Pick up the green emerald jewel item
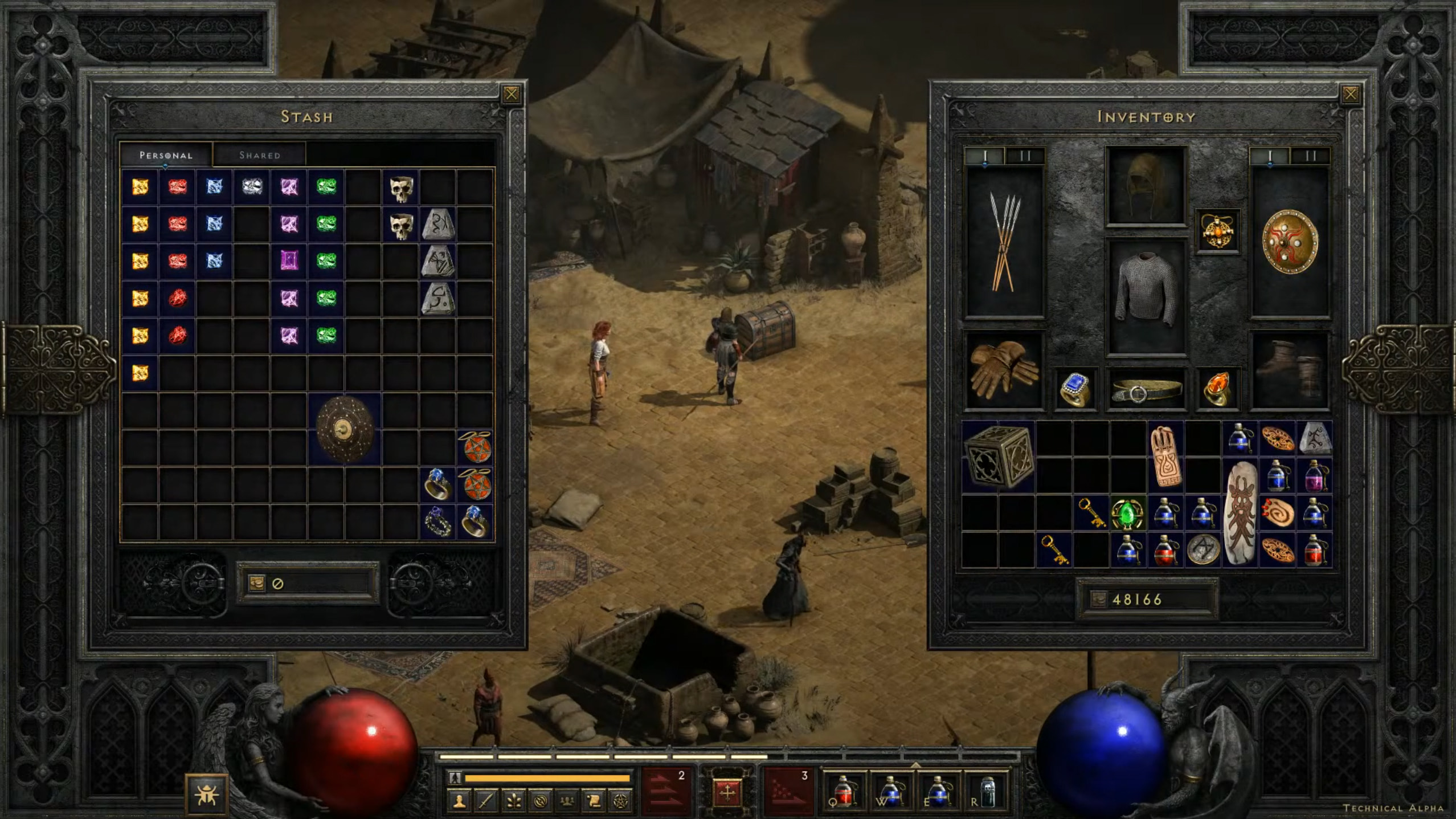The image size is (1456, 819). click(1127, 514)
